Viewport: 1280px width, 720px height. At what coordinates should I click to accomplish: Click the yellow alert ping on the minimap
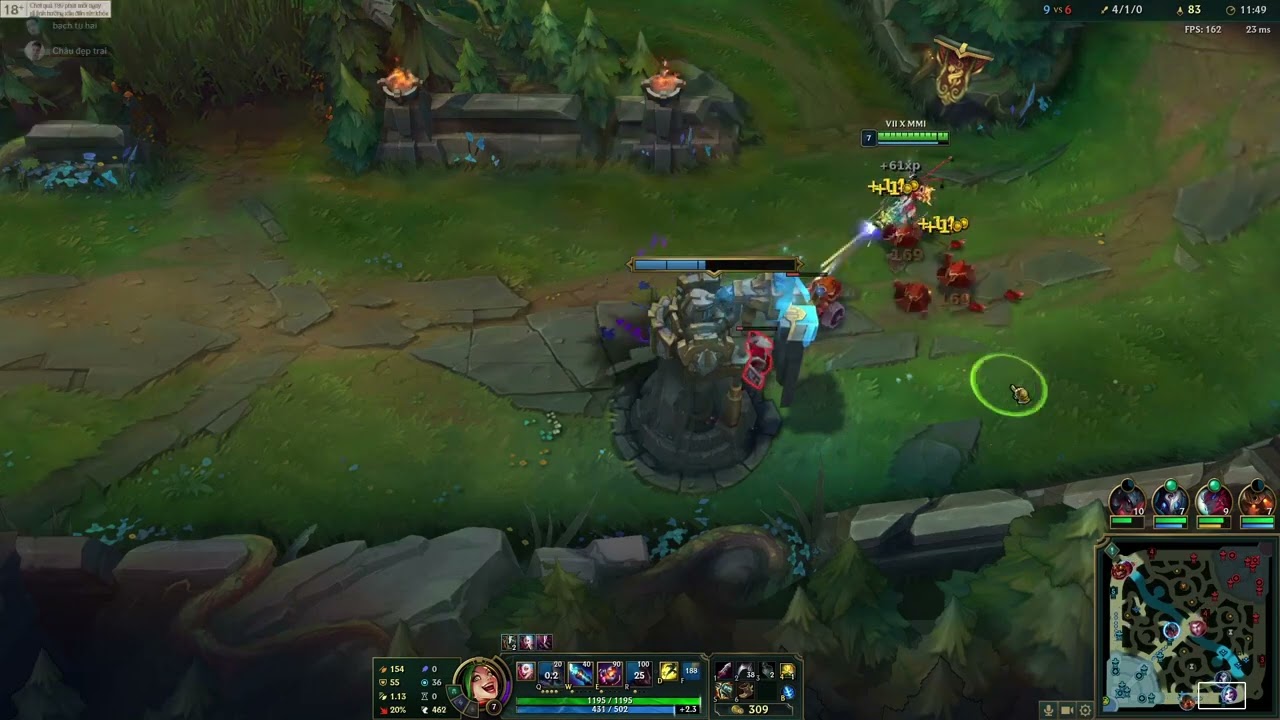[x=1112, y=549]
